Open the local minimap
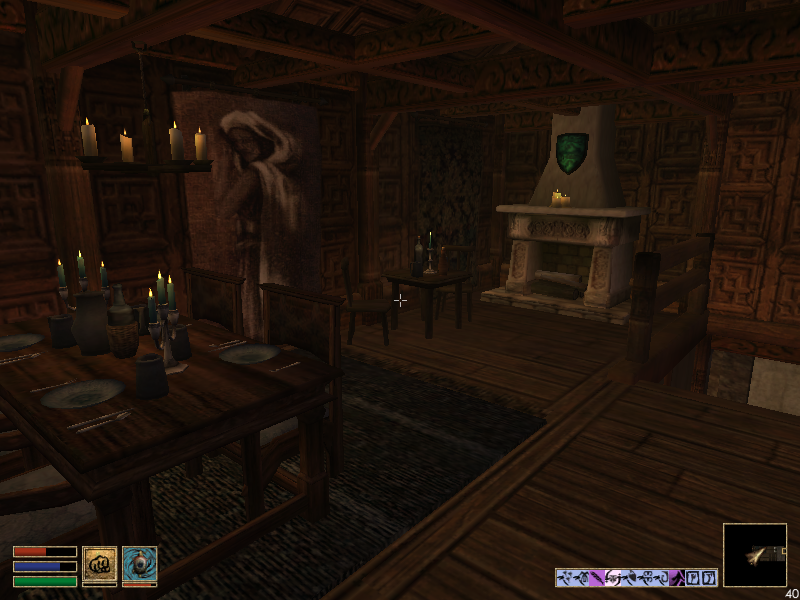 click(754, 555)
